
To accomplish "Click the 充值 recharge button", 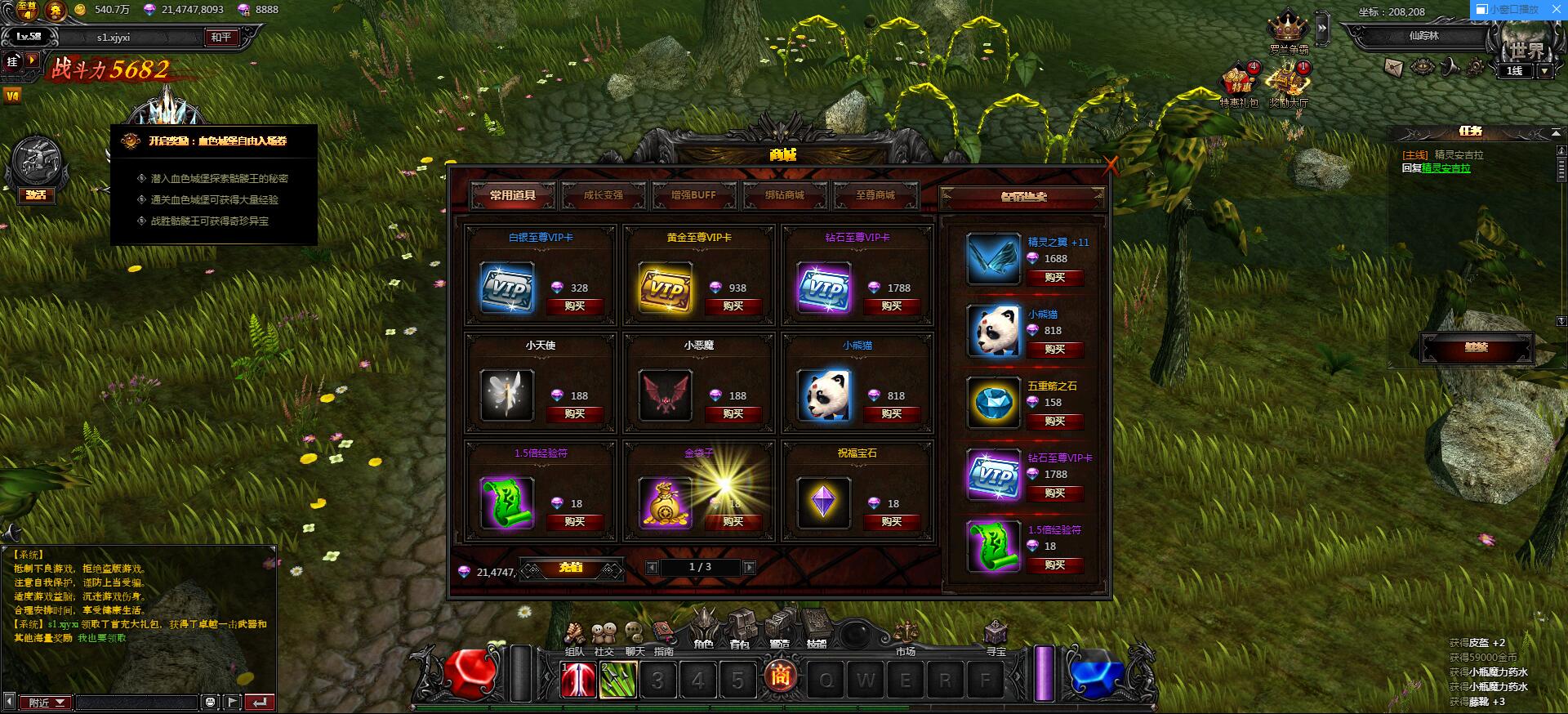I will coord(572,569).
